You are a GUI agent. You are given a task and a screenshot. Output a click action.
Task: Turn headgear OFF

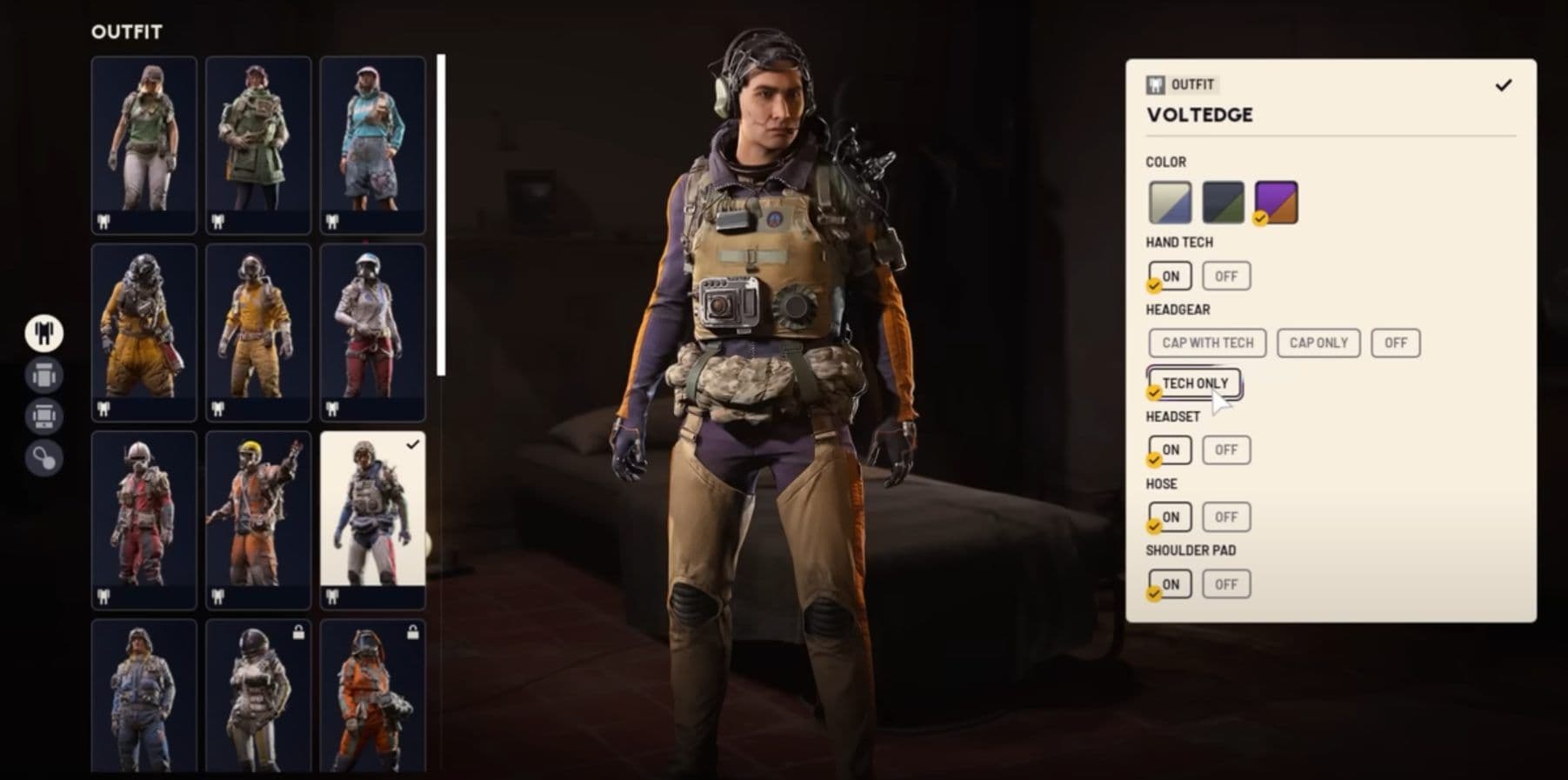click(1395, 343)
